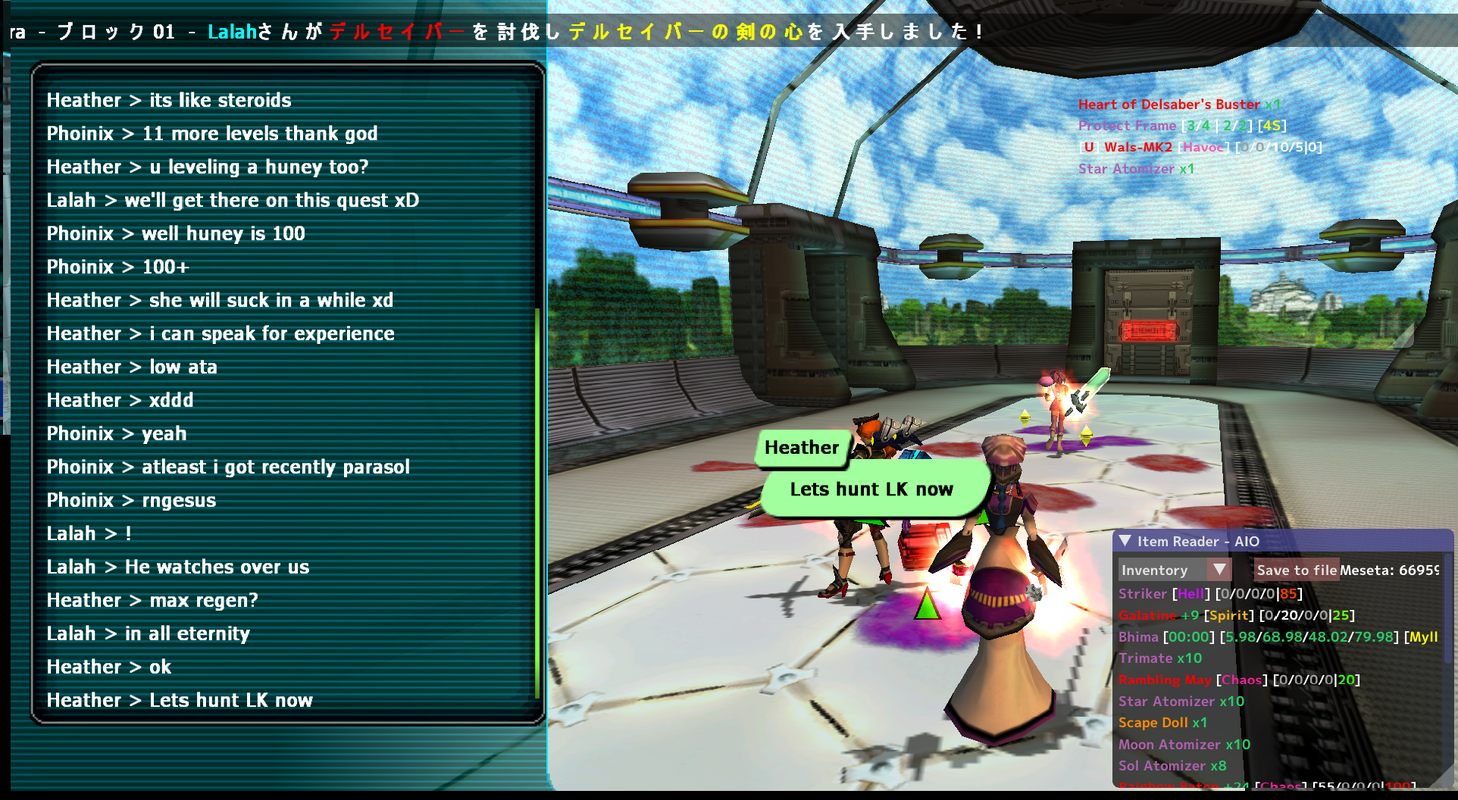The height and width of the screenshot is (800, 1458).
Task: Pick the Rambling May [Chaos] row
Action: pos(1238,680)
